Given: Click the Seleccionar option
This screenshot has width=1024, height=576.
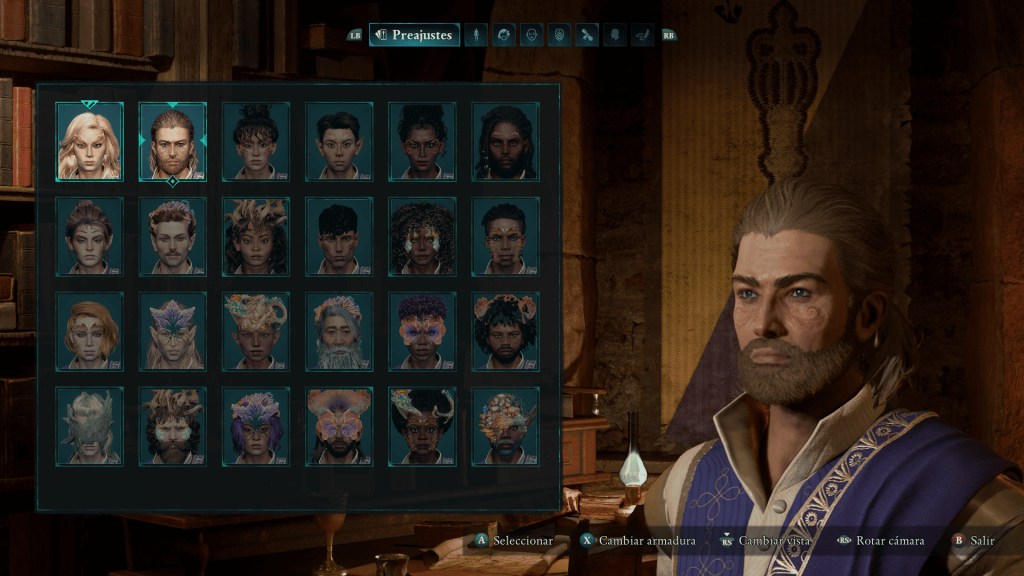Looking at the screenshot, I should click(x=514, y=541).
